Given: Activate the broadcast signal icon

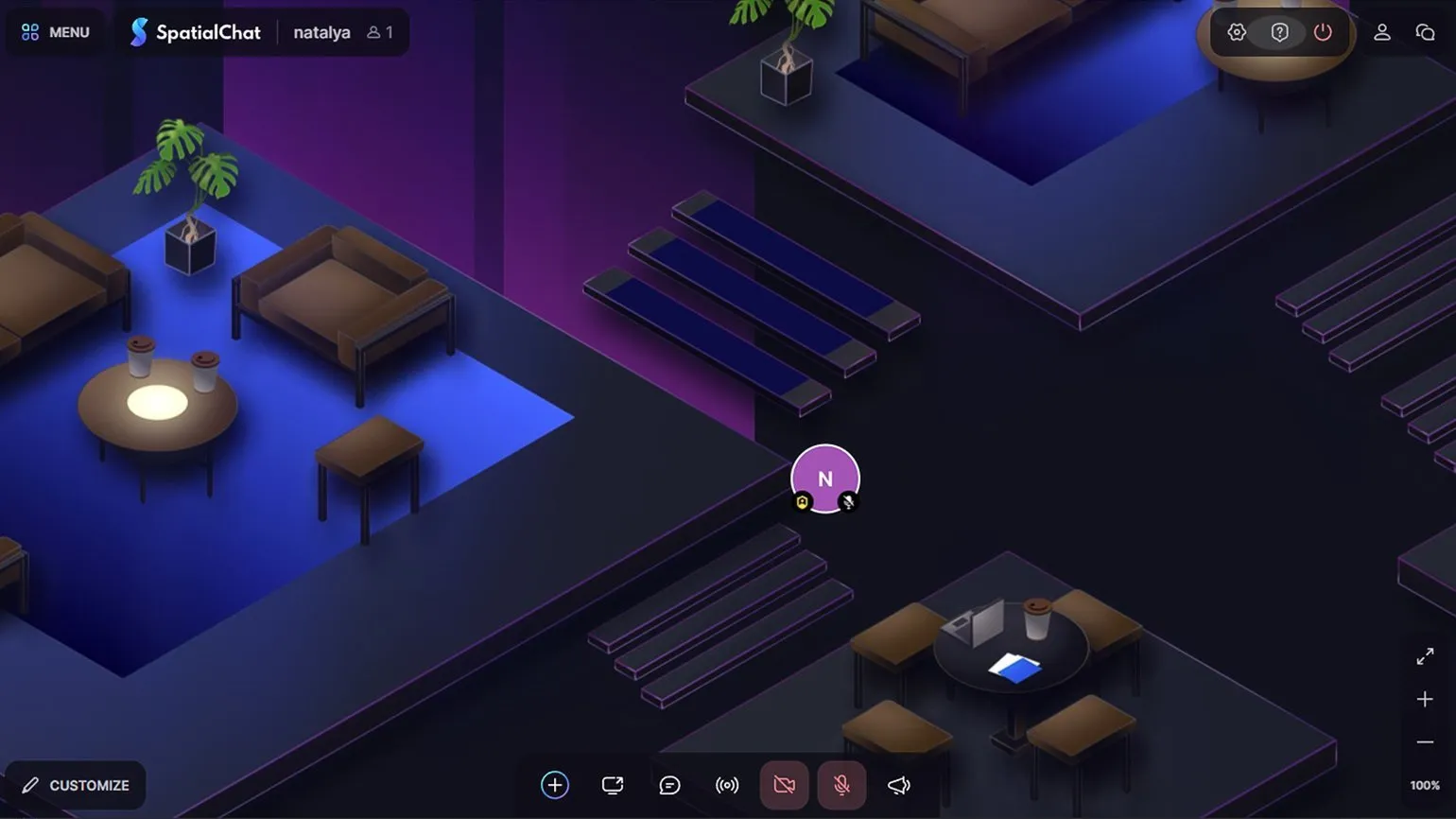Looking at the screenshot, I should 727,785.
